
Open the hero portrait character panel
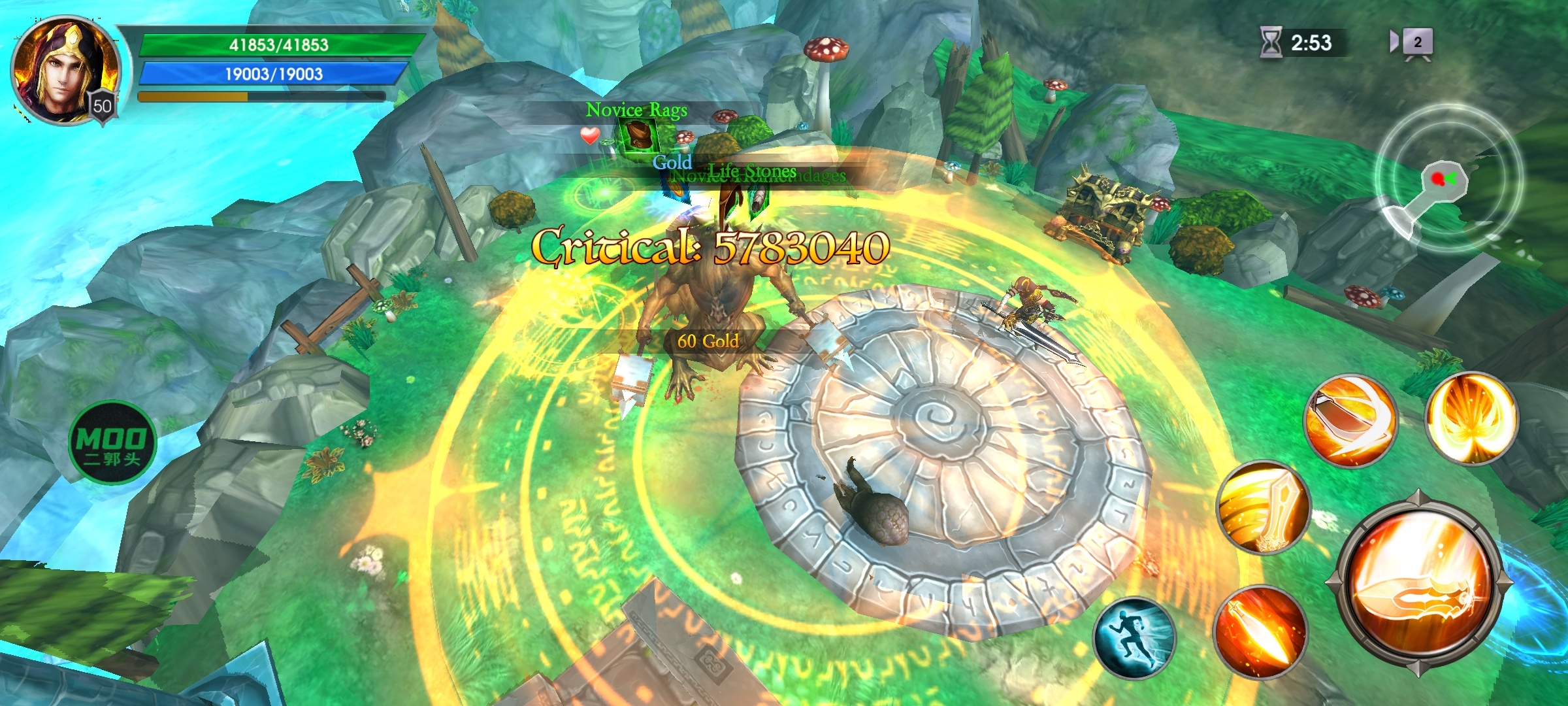64,71
